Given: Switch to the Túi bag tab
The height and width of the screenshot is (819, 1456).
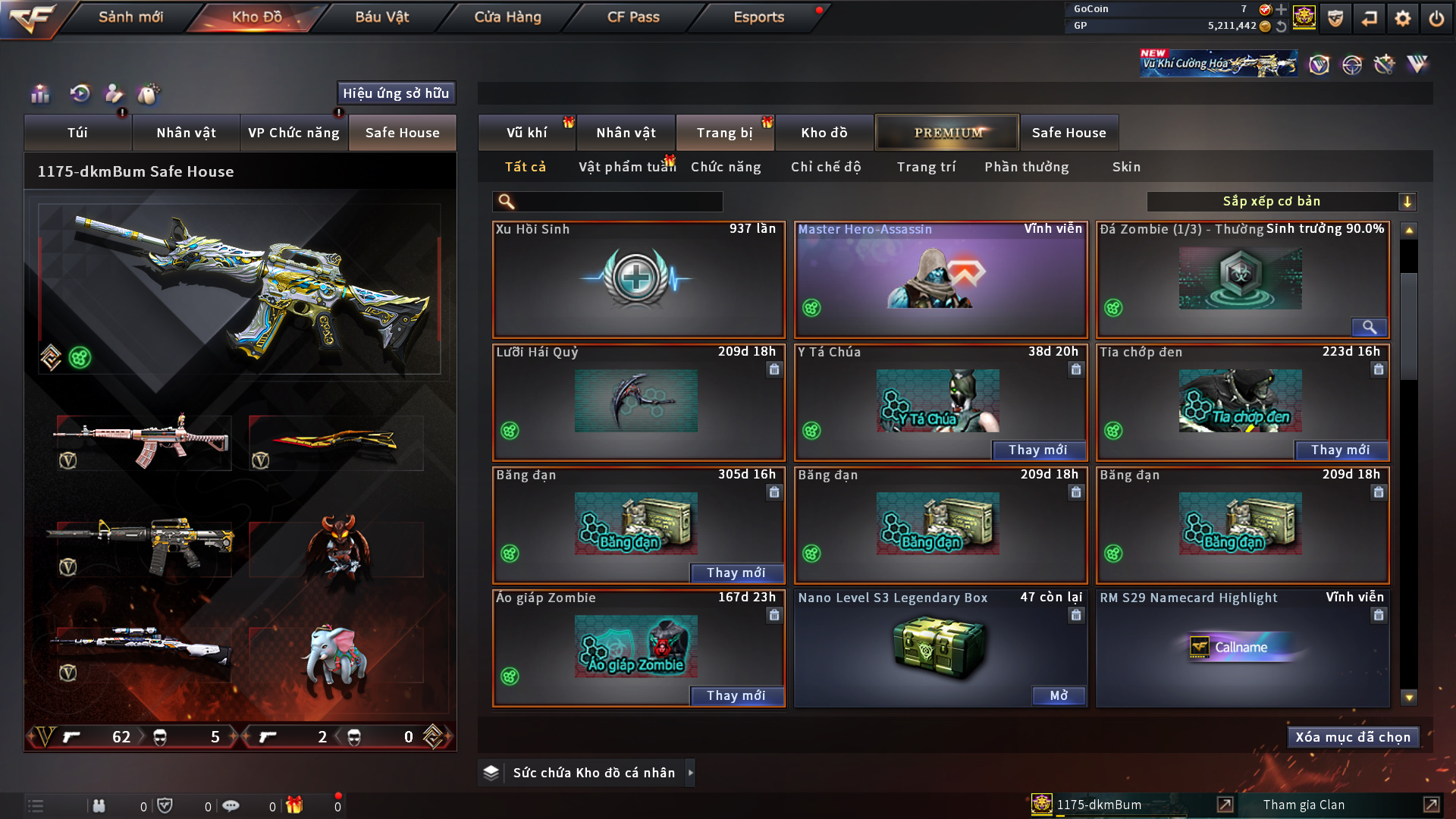Looking at the screenshot, I should [x=77, y=133].
